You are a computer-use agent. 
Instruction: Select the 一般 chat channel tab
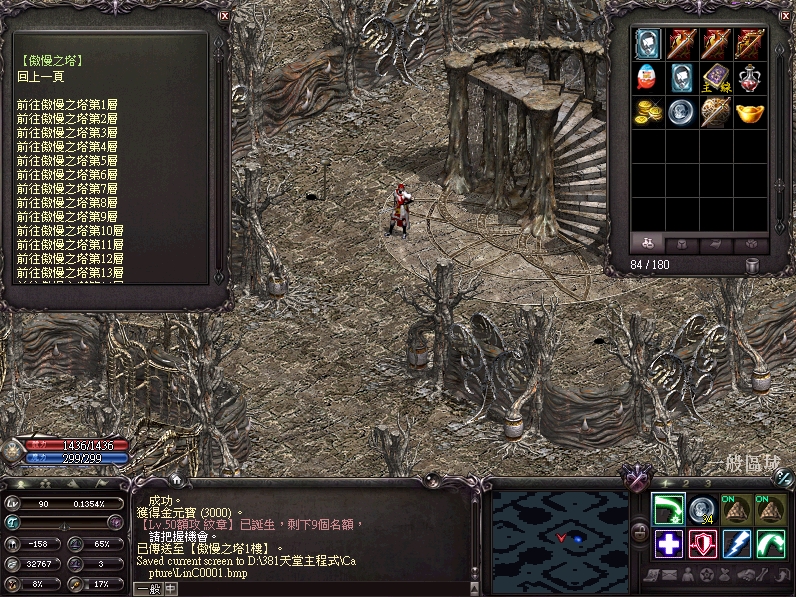click(x=147, y=590)
